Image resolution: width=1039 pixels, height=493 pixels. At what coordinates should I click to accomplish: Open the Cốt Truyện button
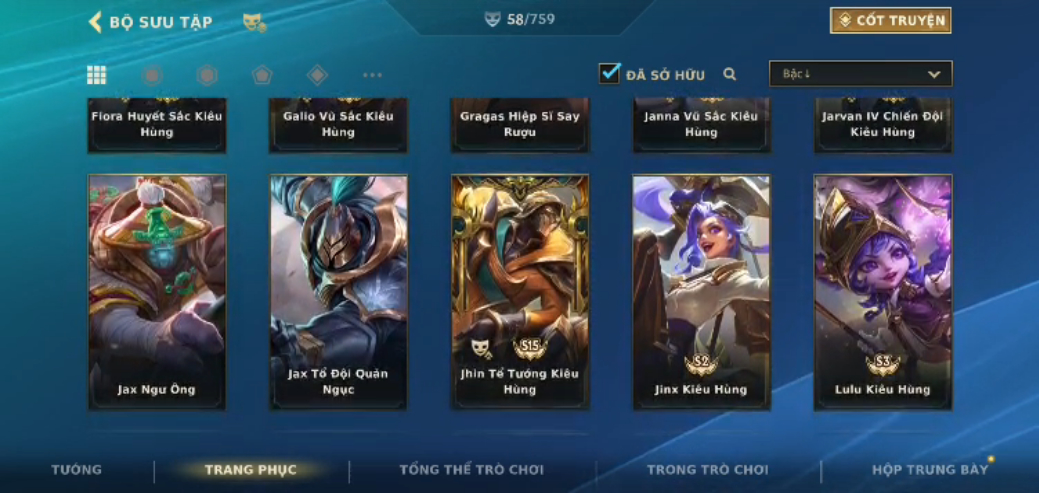pos(890,21)
